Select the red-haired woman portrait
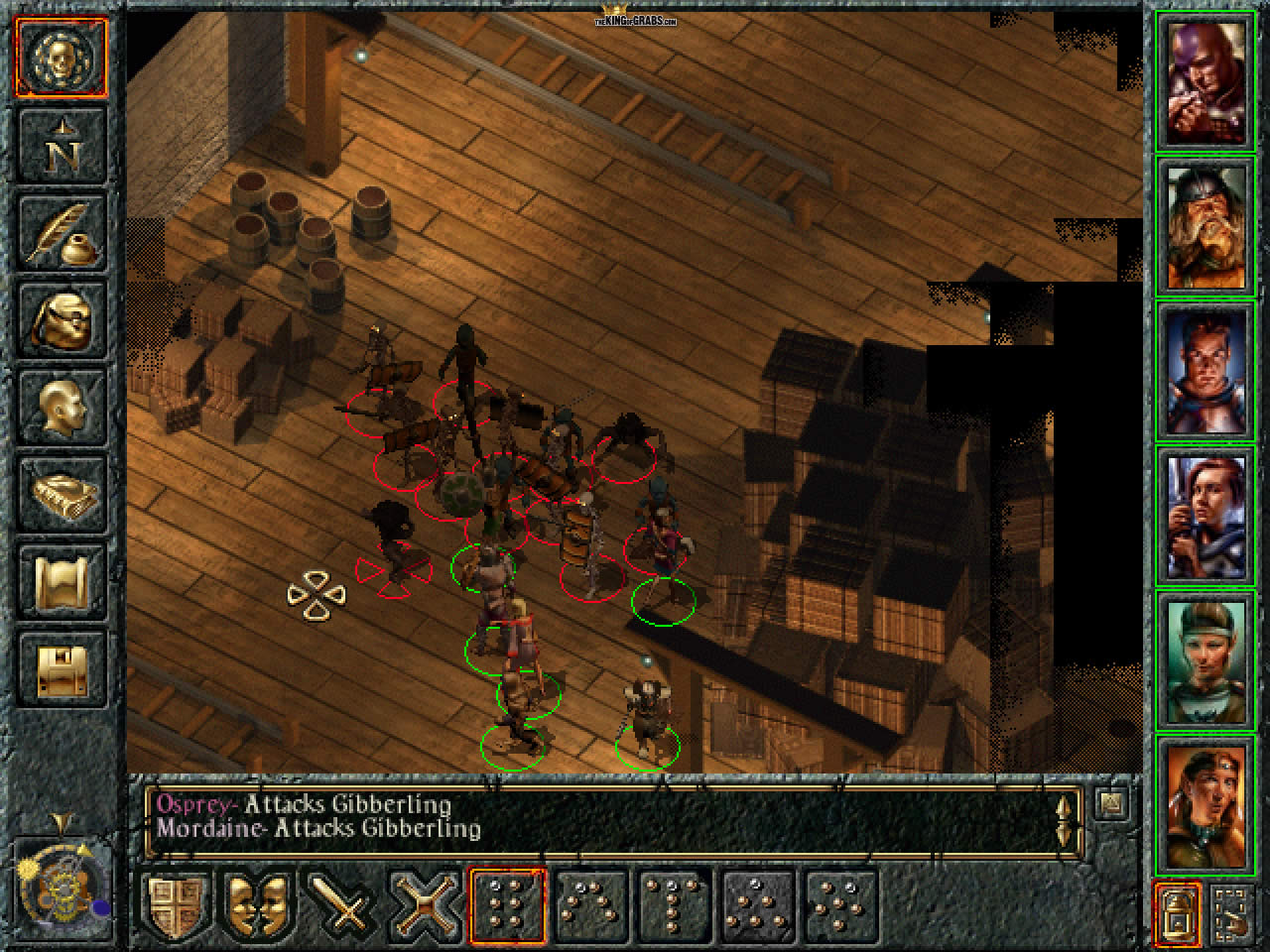Image resolution: width=1270 pixels, height=952 pixels. [1205, 515]
